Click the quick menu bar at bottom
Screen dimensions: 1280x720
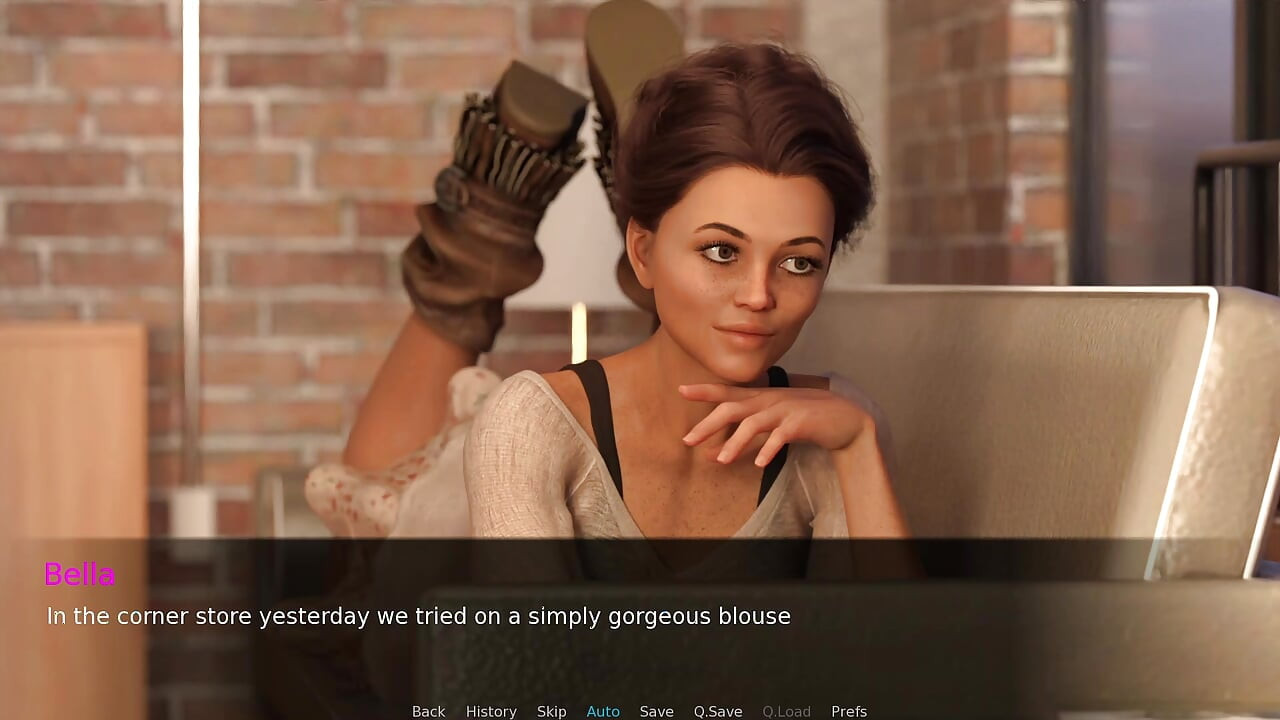click(x=640, y=710)
